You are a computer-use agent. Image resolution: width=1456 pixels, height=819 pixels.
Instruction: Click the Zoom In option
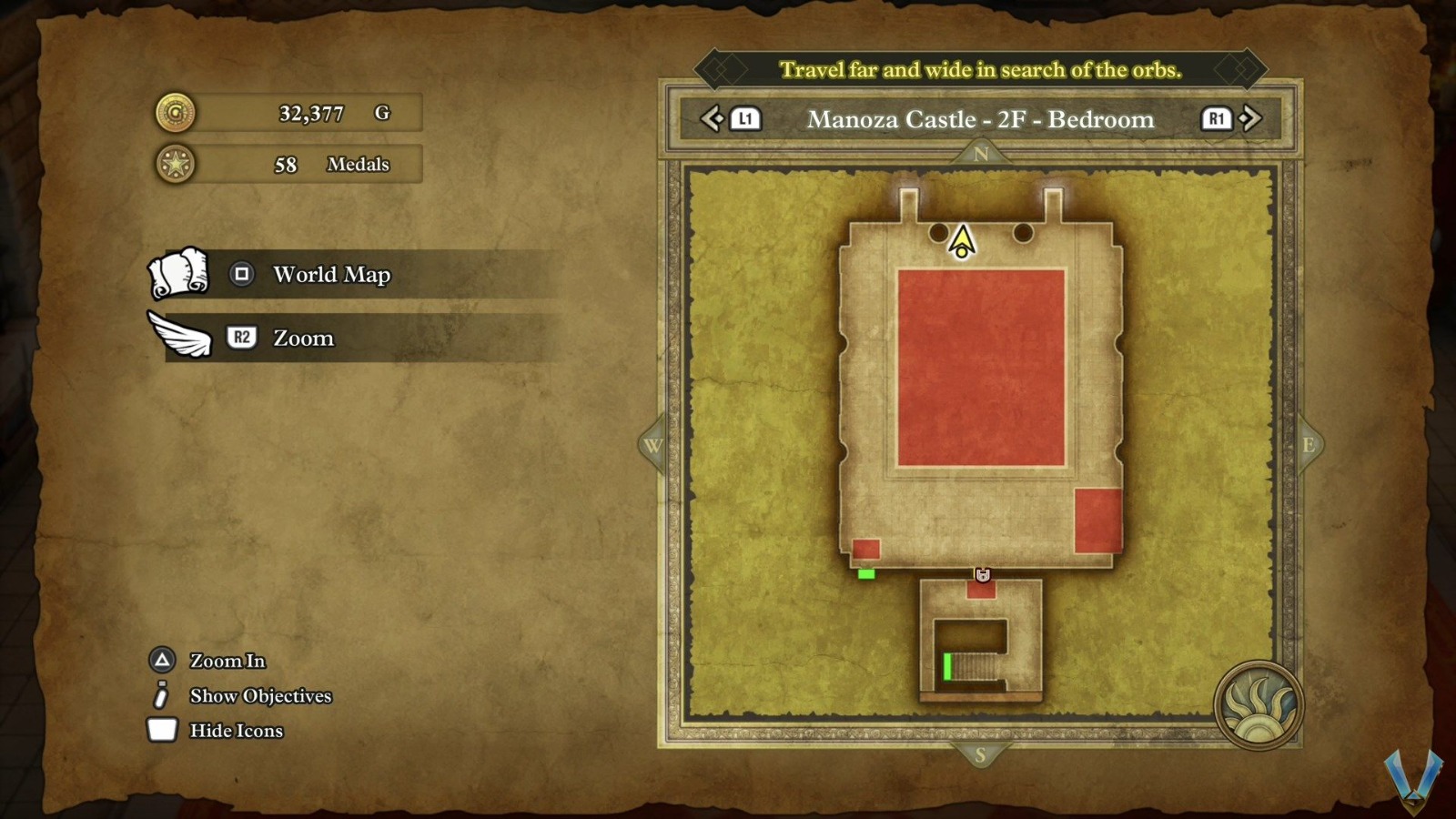click(x=227, y=661)
